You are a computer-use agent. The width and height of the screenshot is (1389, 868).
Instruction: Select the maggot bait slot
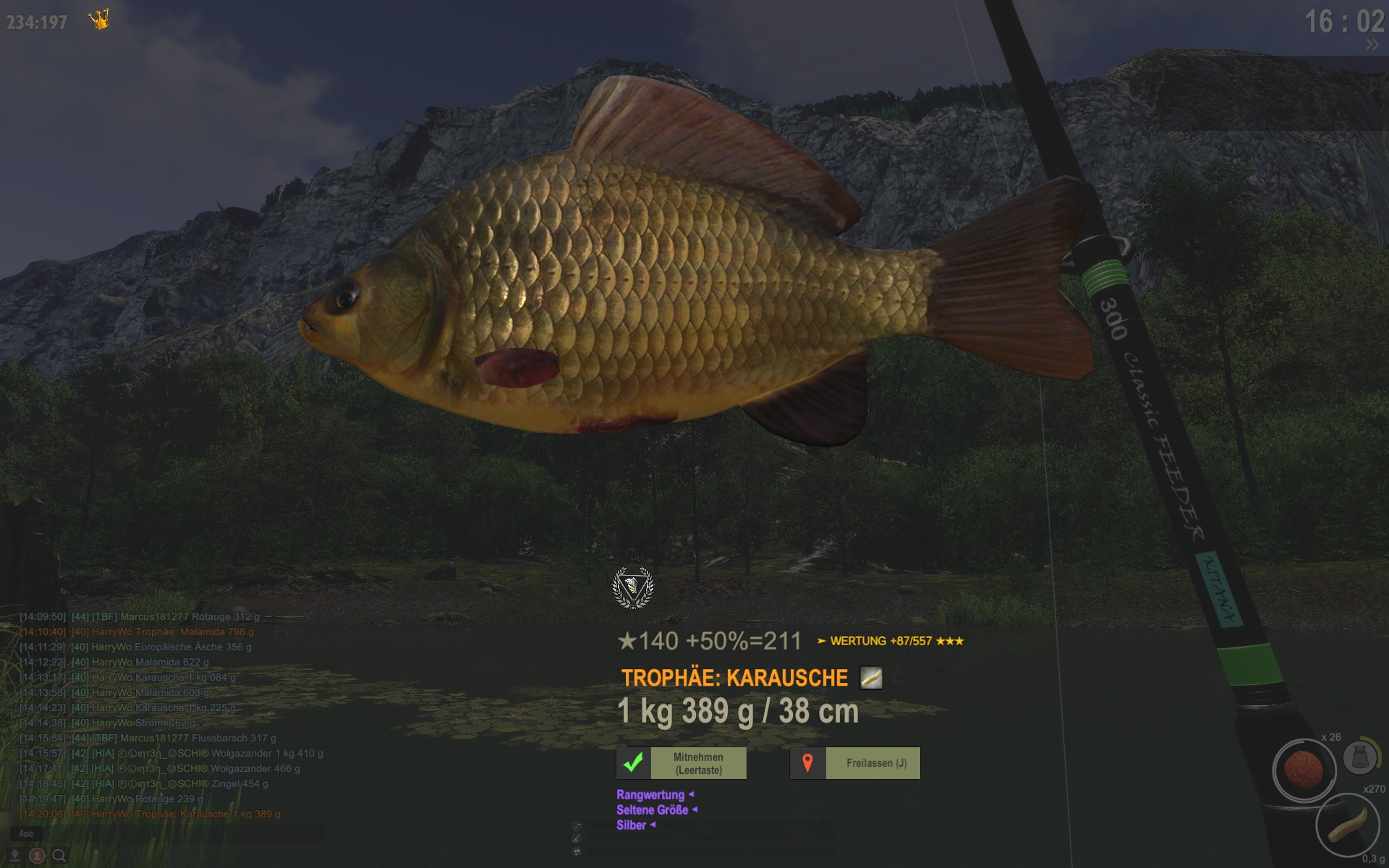click(x=1347, y=826)
